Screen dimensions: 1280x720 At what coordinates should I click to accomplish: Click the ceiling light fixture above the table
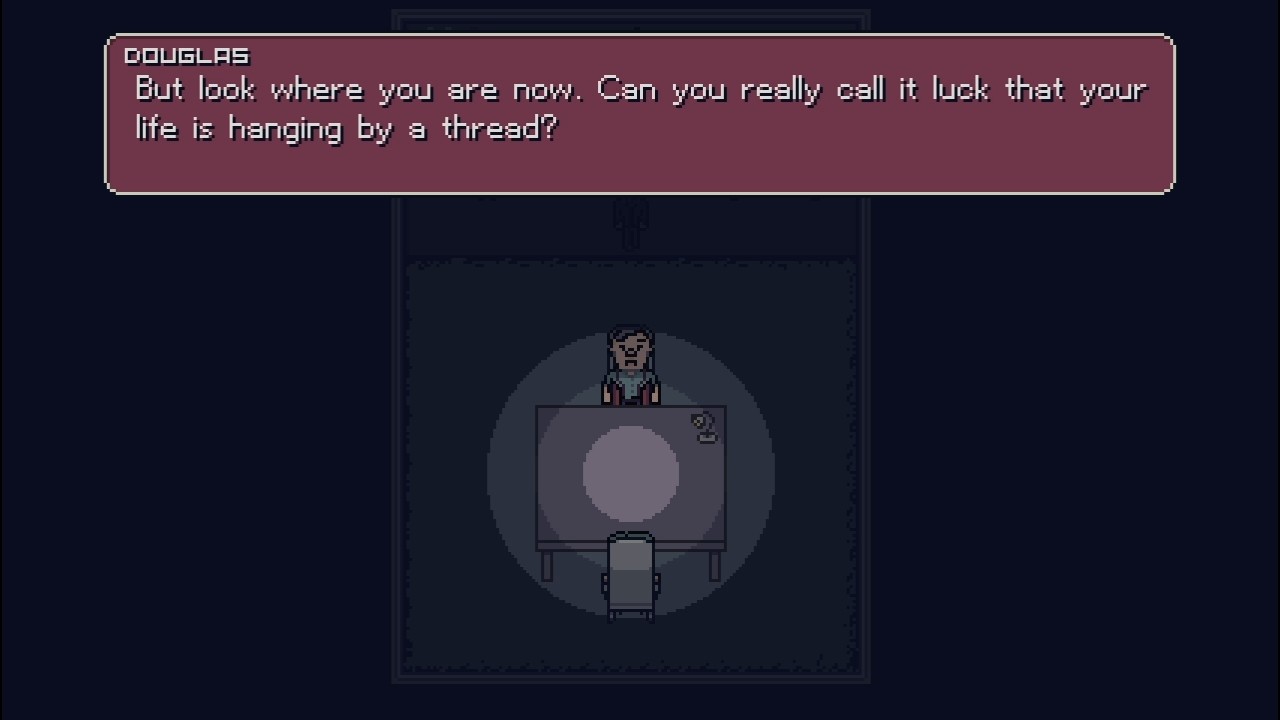[630, 218]
